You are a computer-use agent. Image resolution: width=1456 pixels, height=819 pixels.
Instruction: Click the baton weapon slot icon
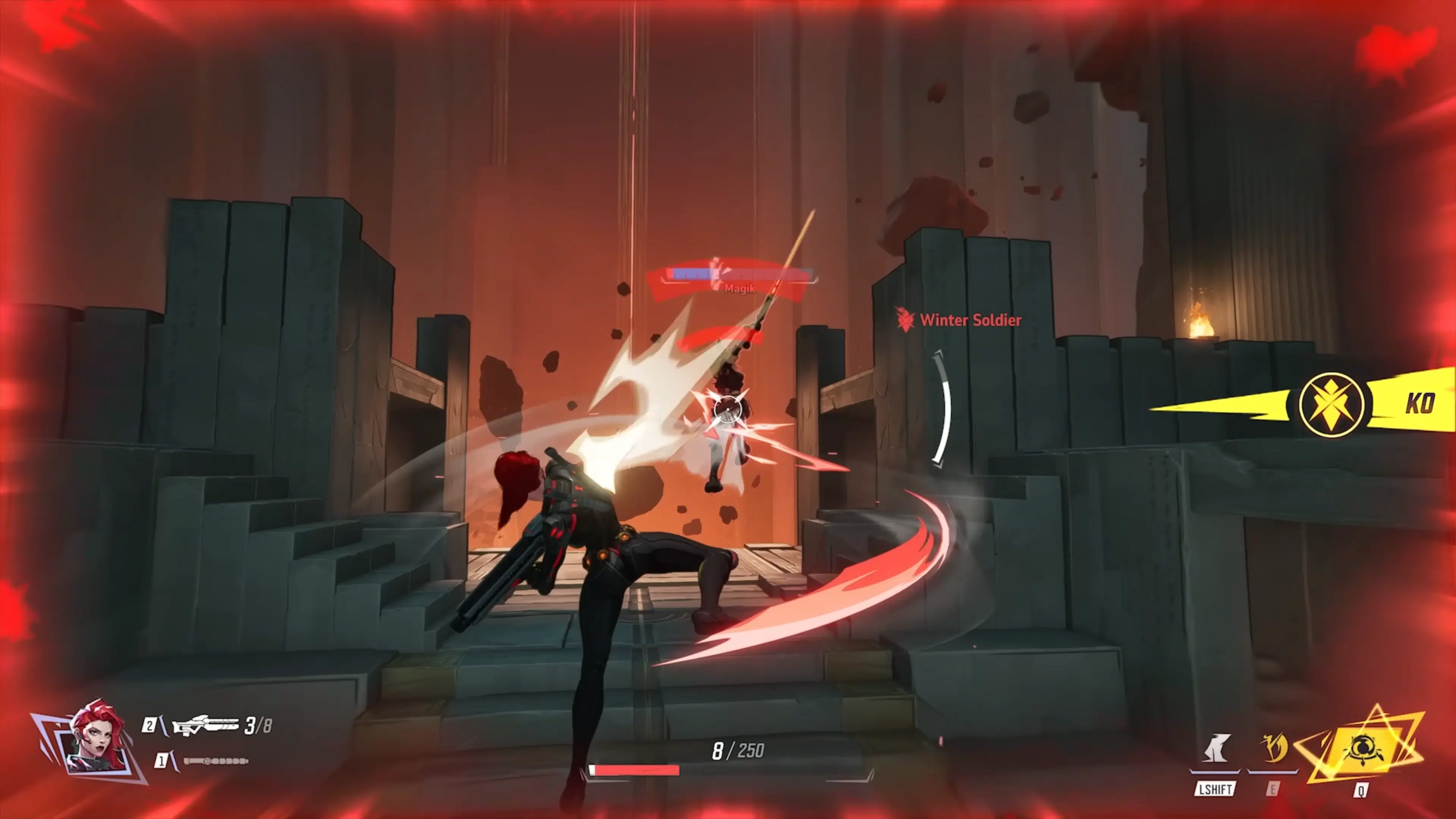(x=215, y=763)
